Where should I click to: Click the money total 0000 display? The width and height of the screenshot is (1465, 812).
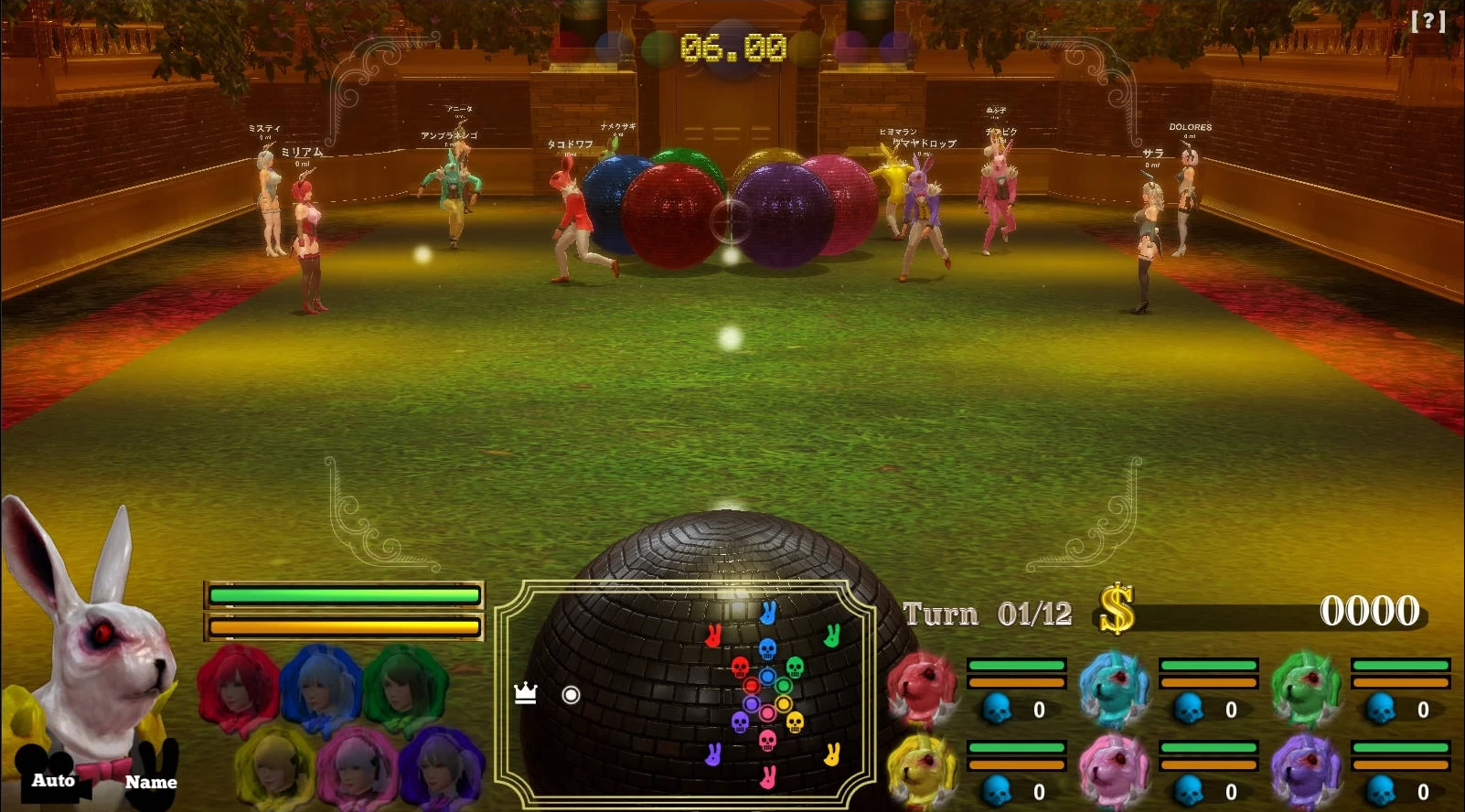click(1370, 611)
